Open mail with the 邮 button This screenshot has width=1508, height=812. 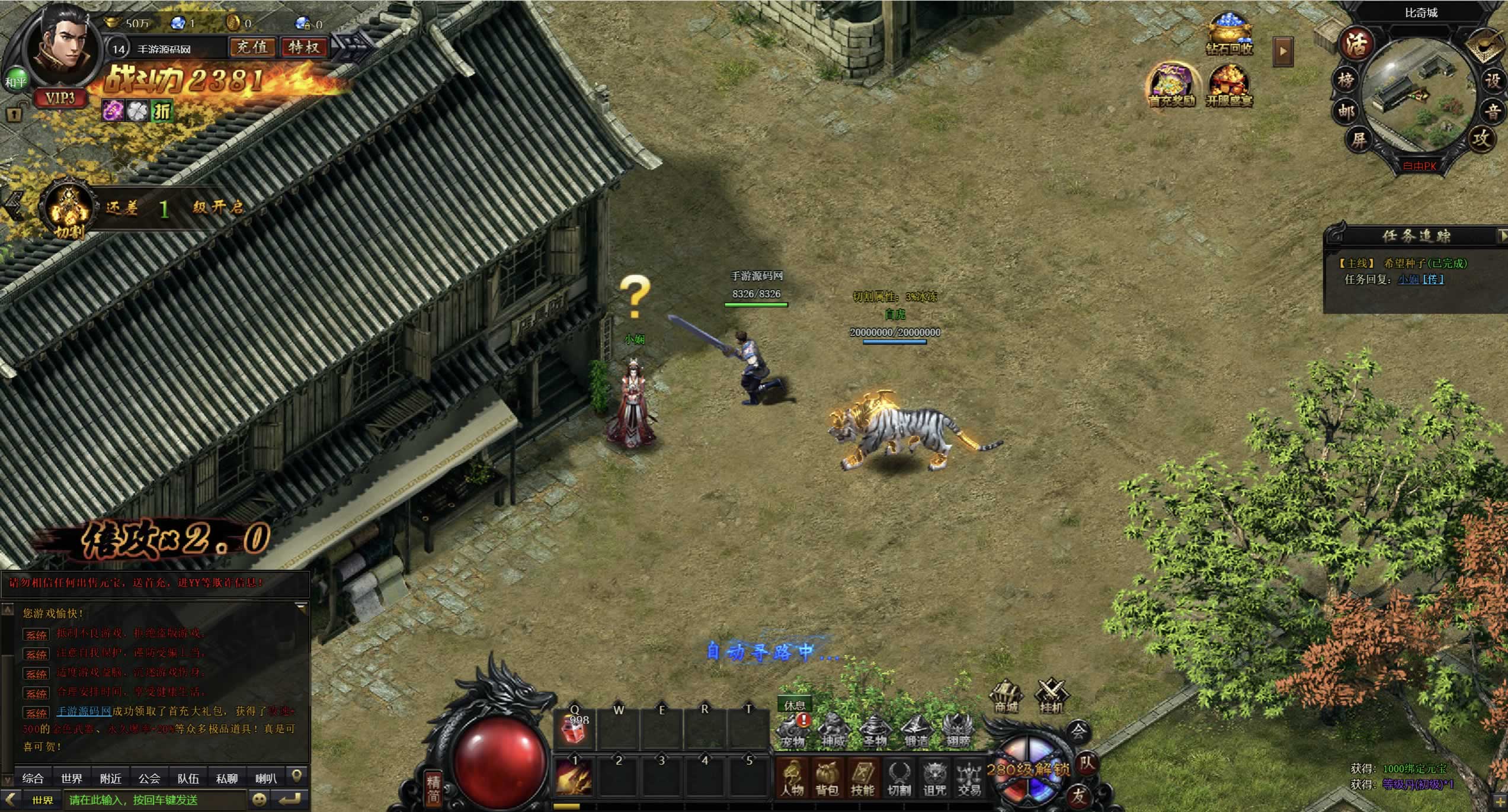(1345, 111)
